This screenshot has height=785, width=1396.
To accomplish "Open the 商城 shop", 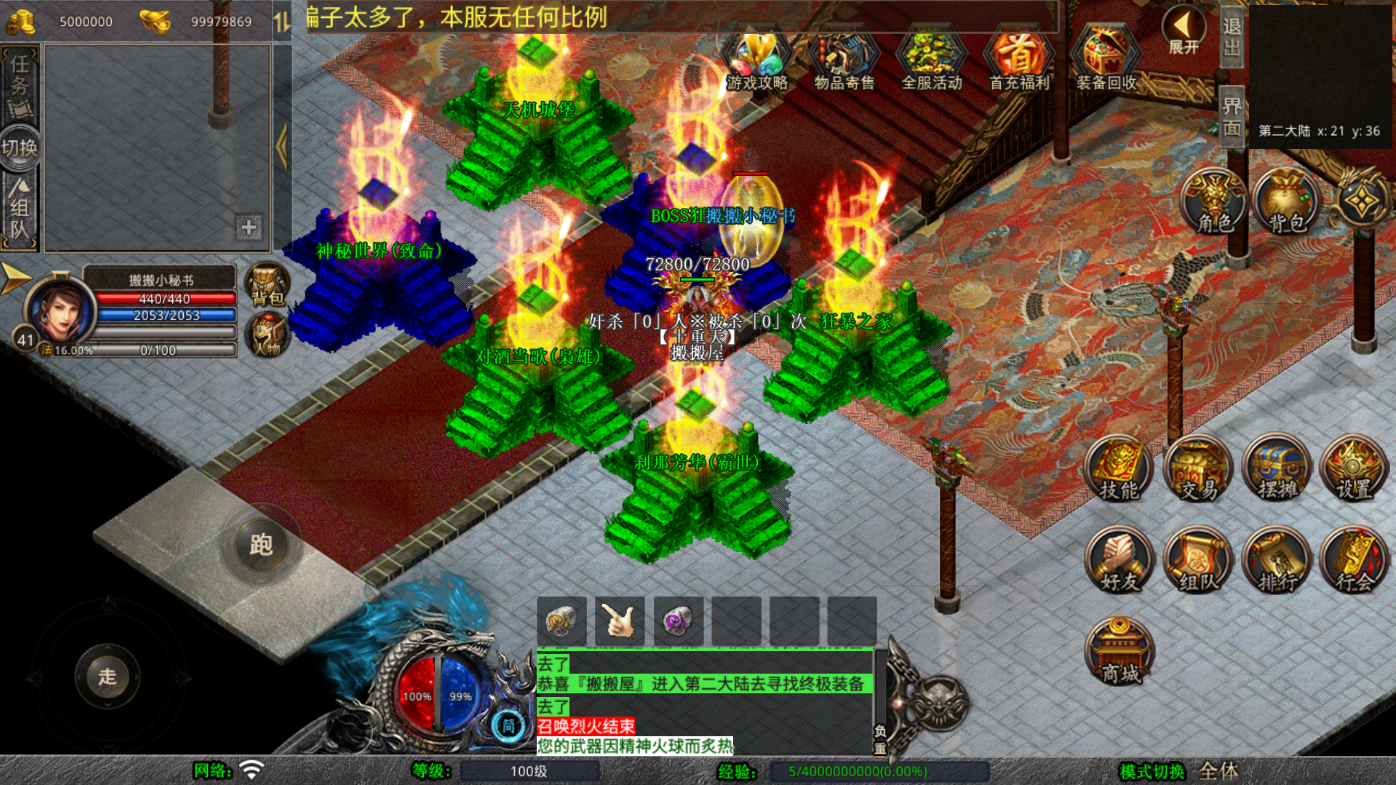I will coord(1120,651).
